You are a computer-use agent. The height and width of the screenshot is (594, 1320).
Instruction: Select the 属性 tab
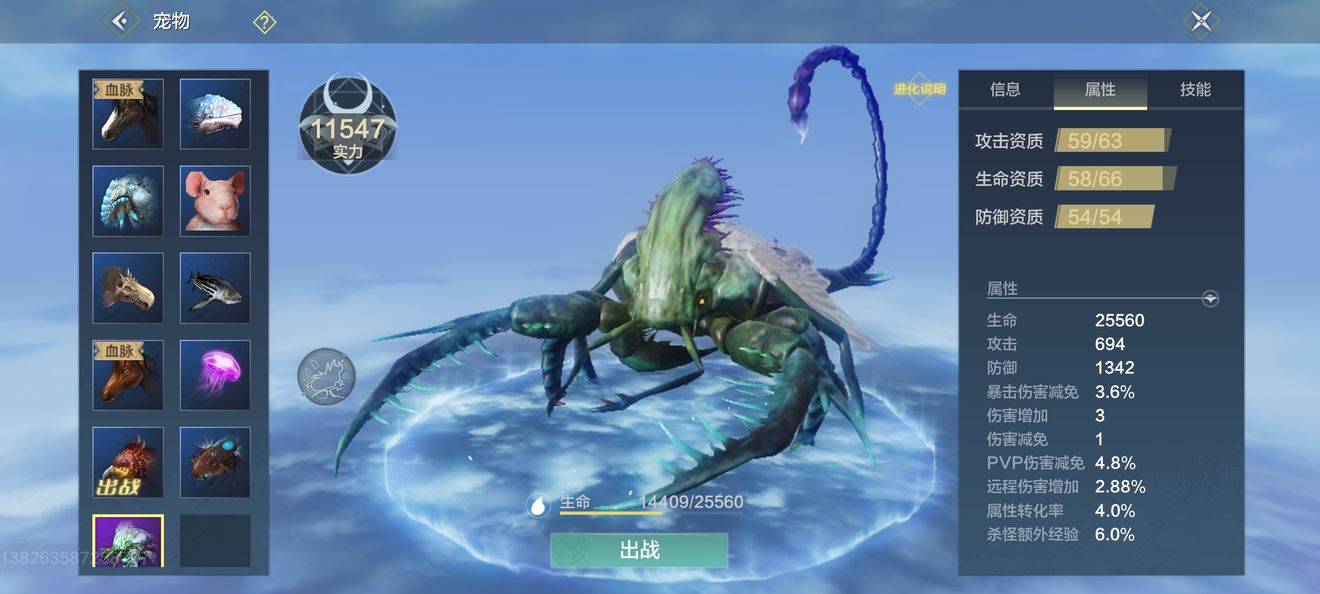click(x=1100, y=90)
